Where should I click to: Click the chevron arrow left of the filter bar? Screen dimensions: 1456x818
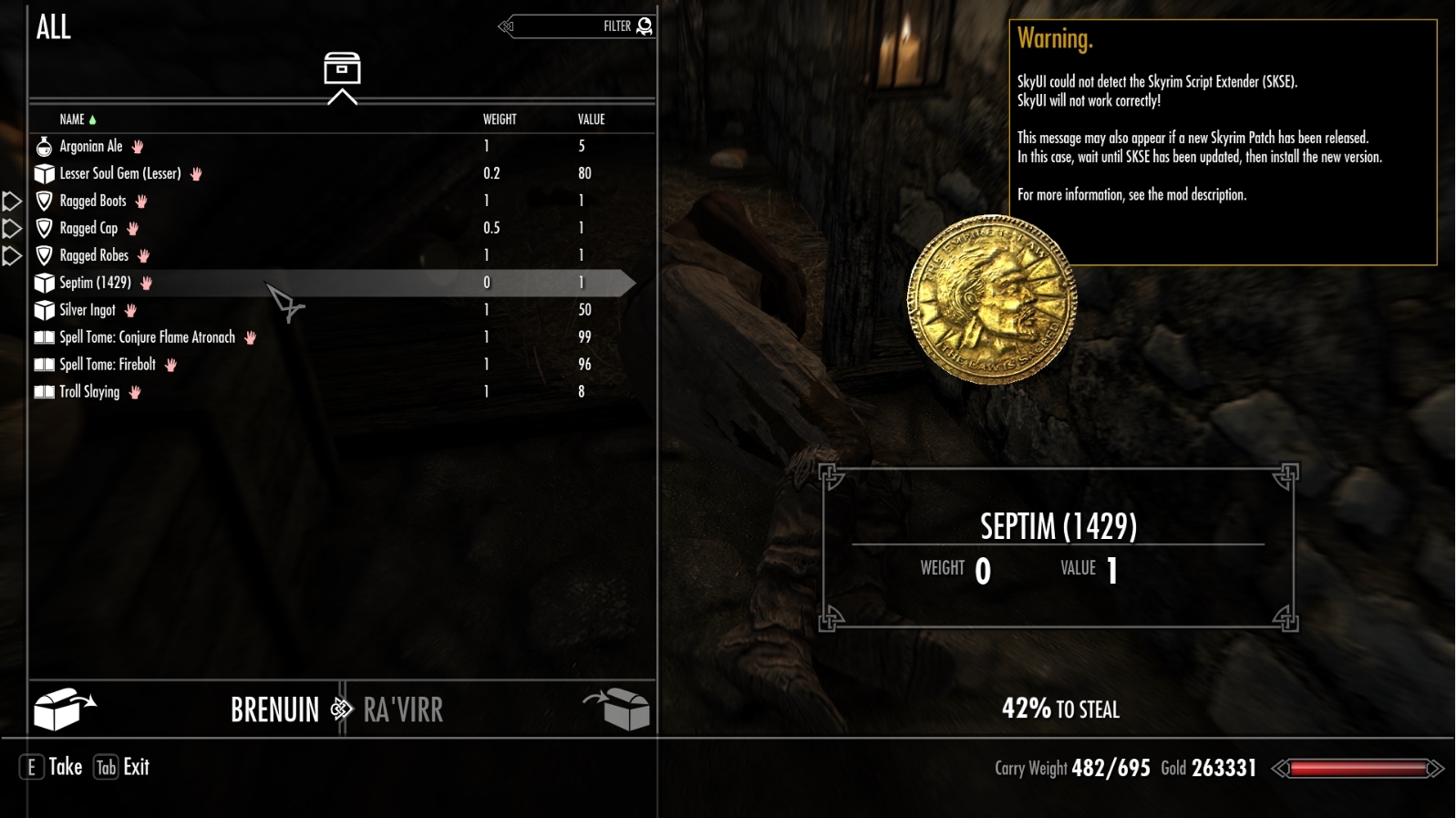[503, 26]
